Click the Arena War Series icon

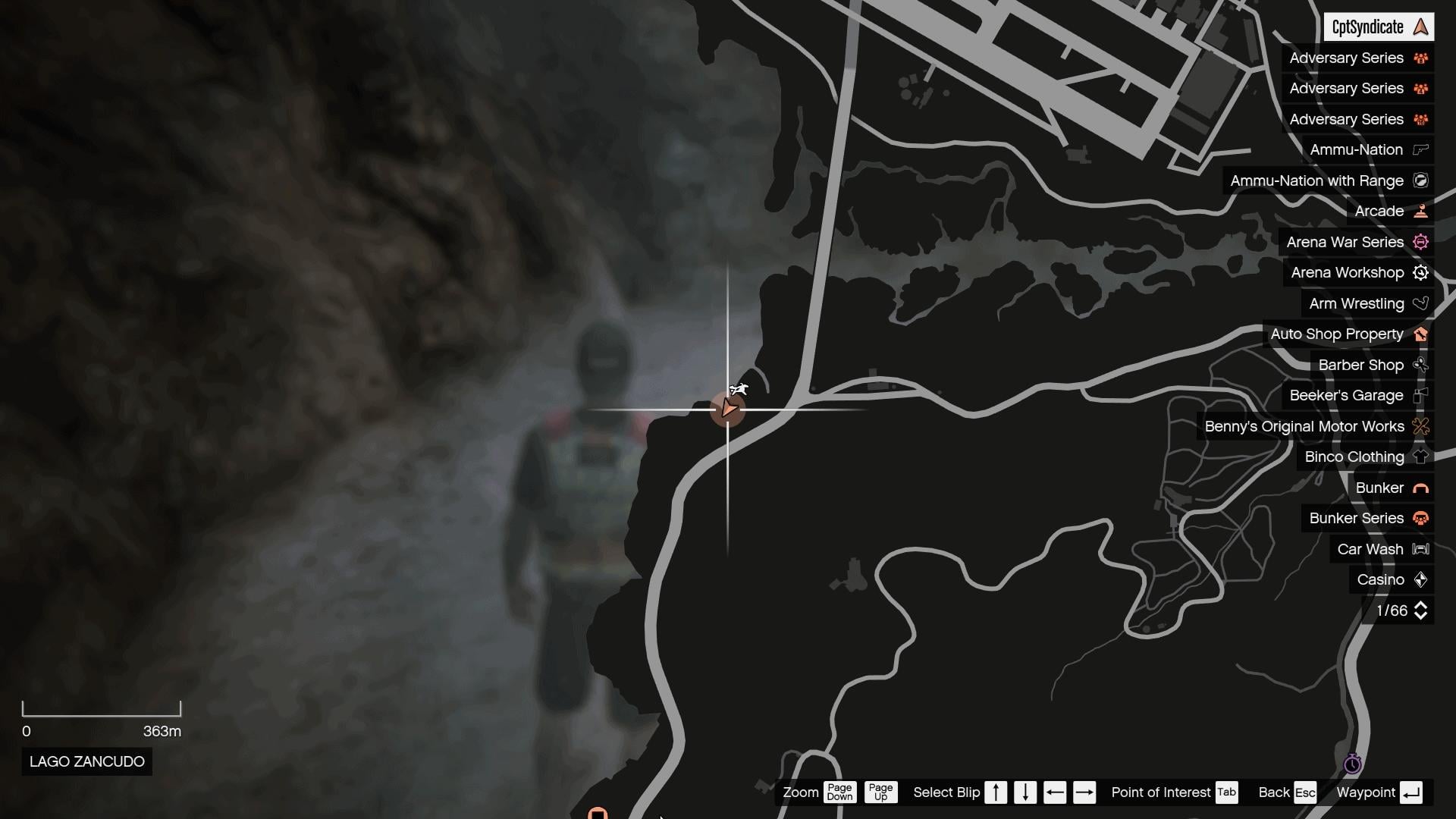coord(1421,242)
